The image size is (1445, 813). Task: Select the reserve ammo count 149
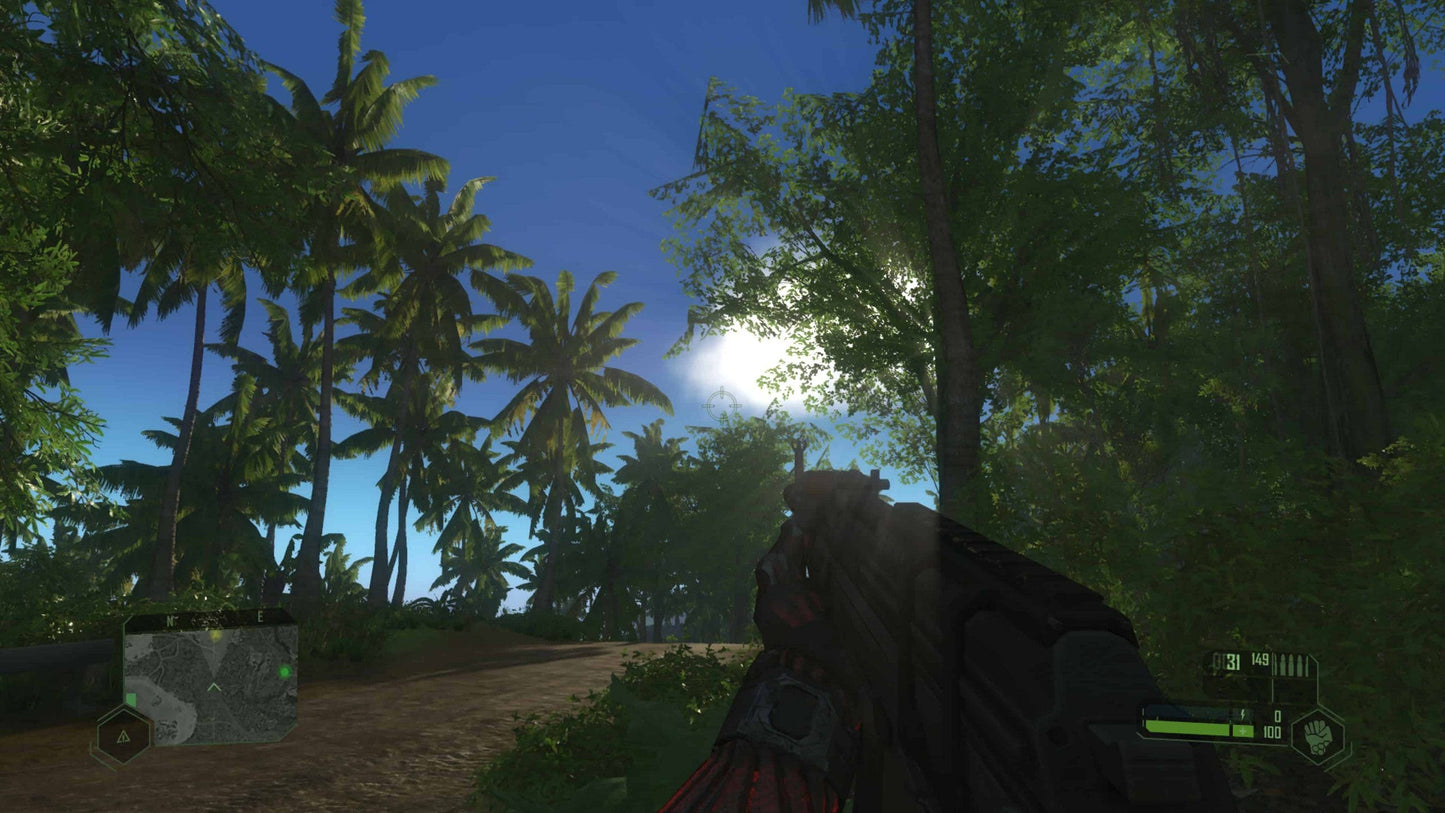(x=1259, y=659)
